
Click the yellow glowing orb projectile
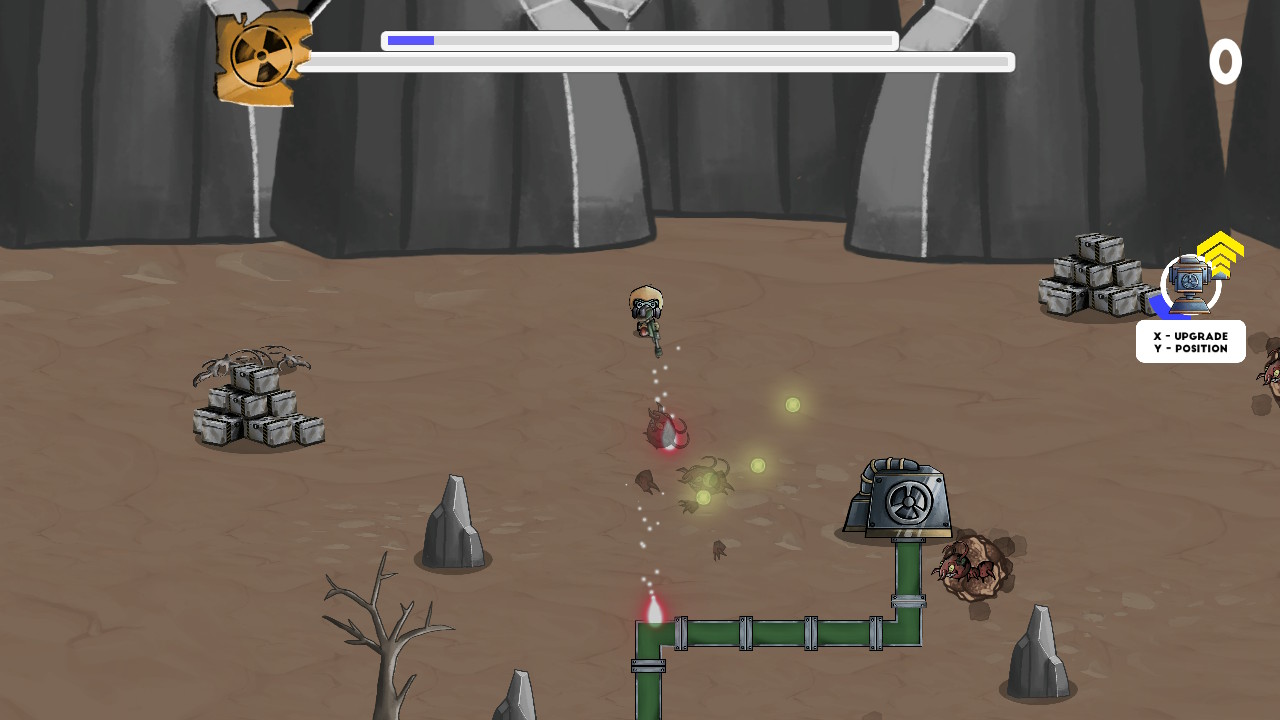[x=790, y=405]
